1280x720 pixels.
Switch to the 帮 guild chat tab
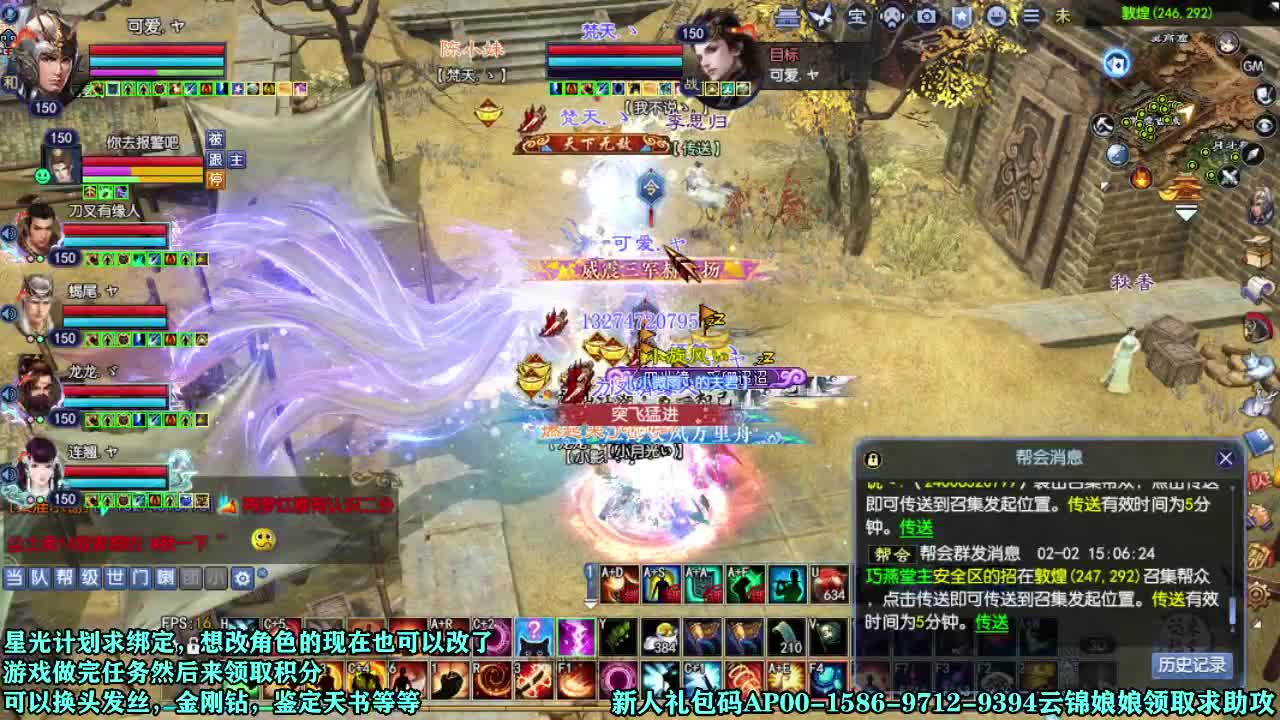click(x=67, y=578)
